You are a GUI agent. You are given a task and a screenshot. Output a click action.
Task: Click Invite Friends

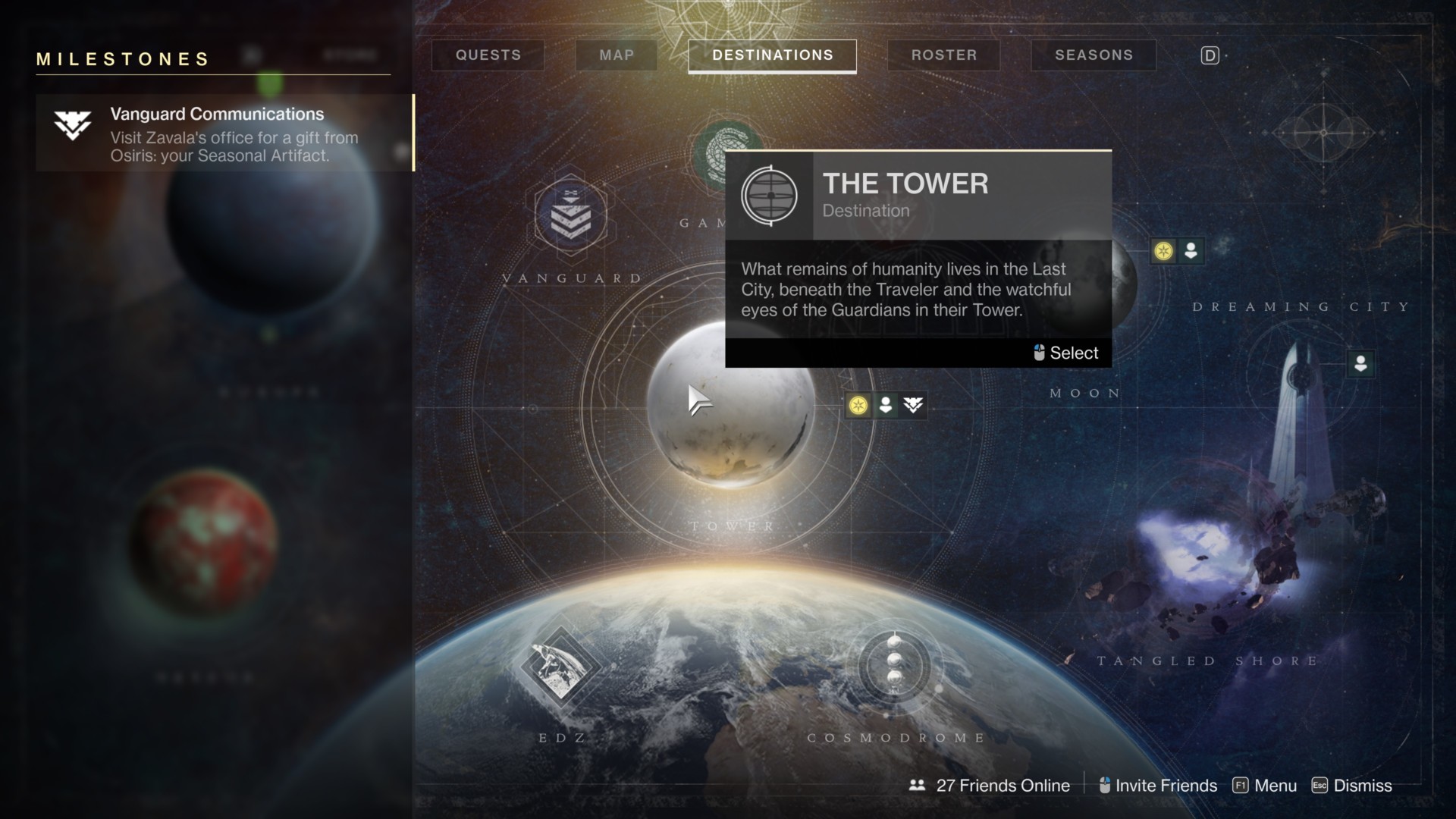[x=1158, y=786]
